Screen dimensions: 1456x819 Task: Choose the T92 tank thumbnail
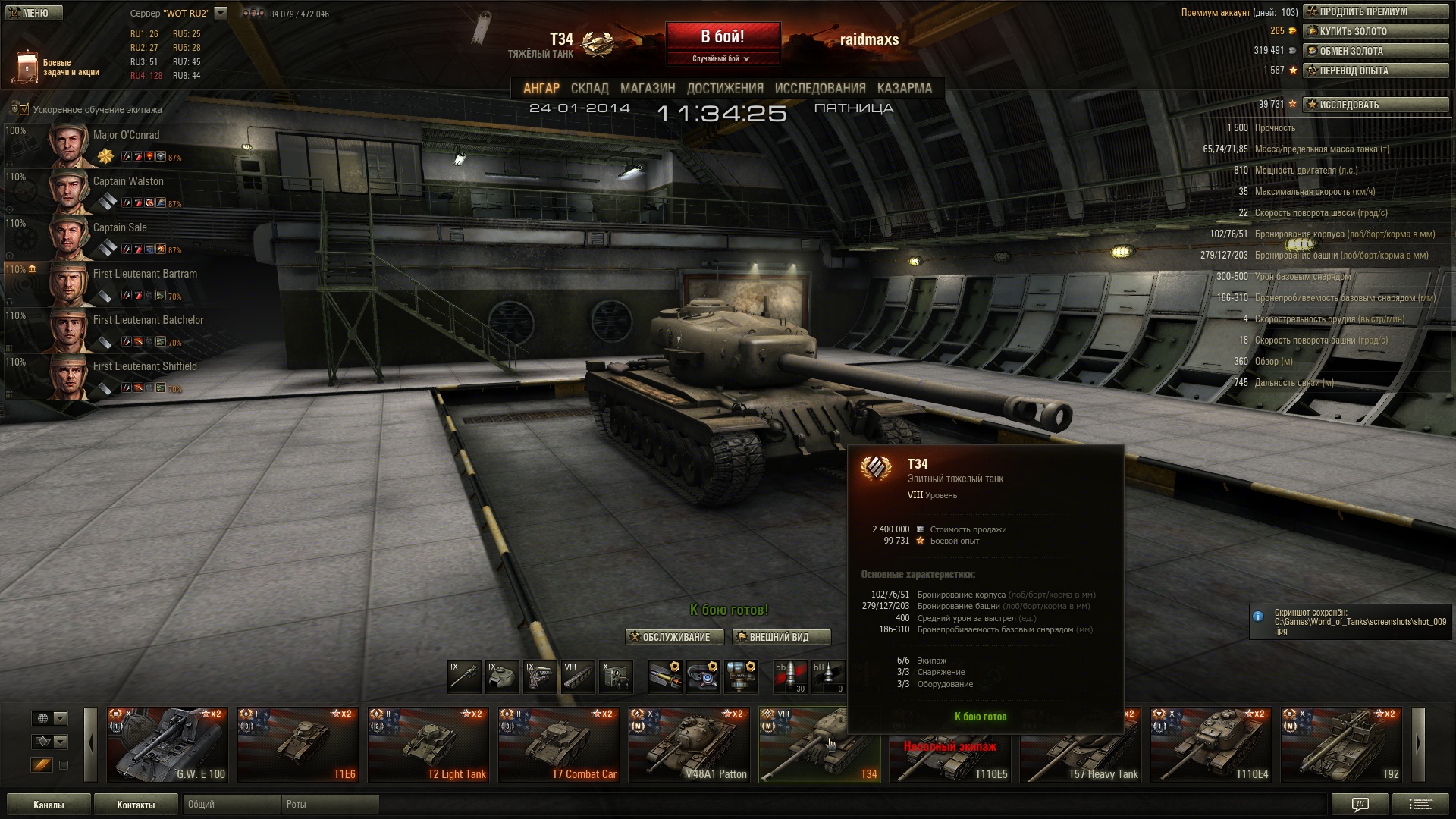1341,745
